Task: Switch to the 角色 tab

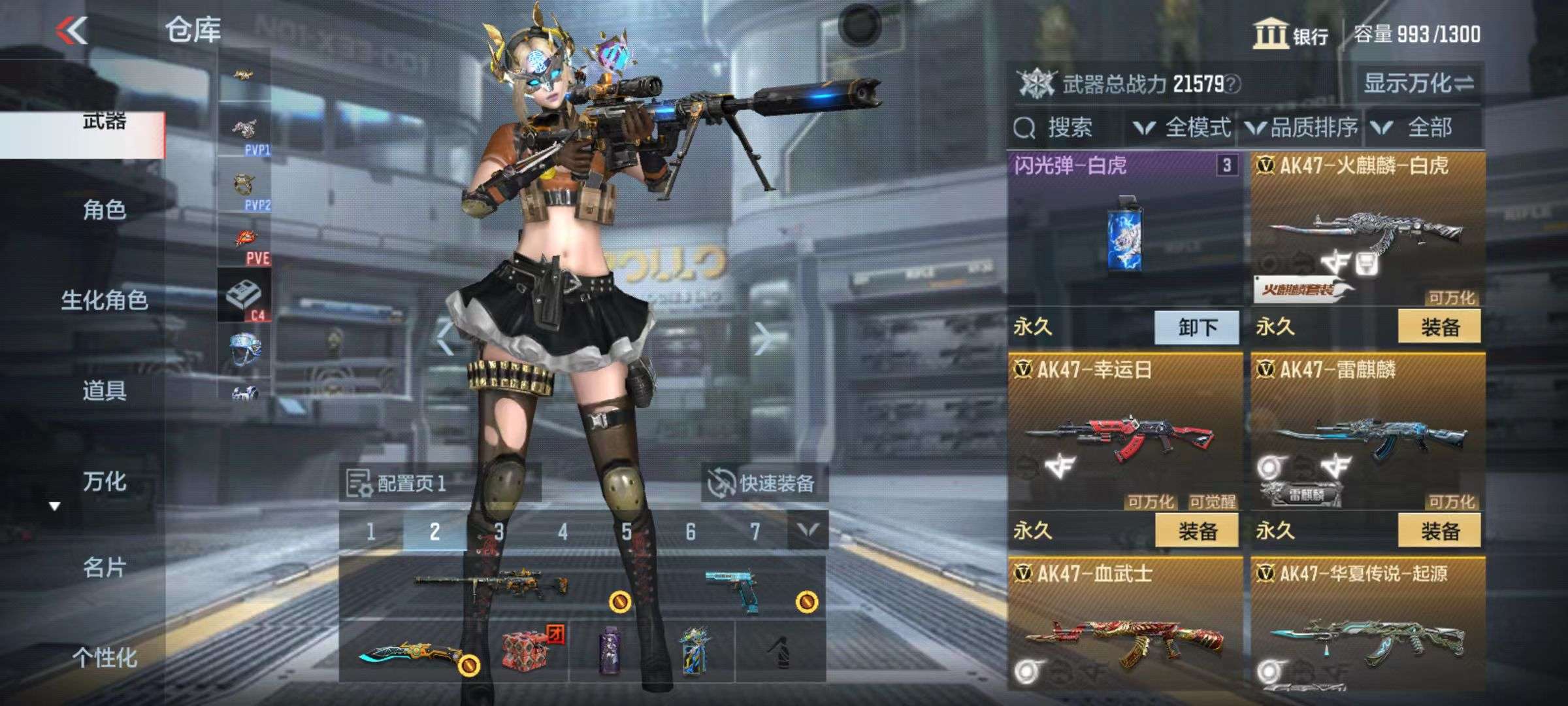Action: [104, 210]
